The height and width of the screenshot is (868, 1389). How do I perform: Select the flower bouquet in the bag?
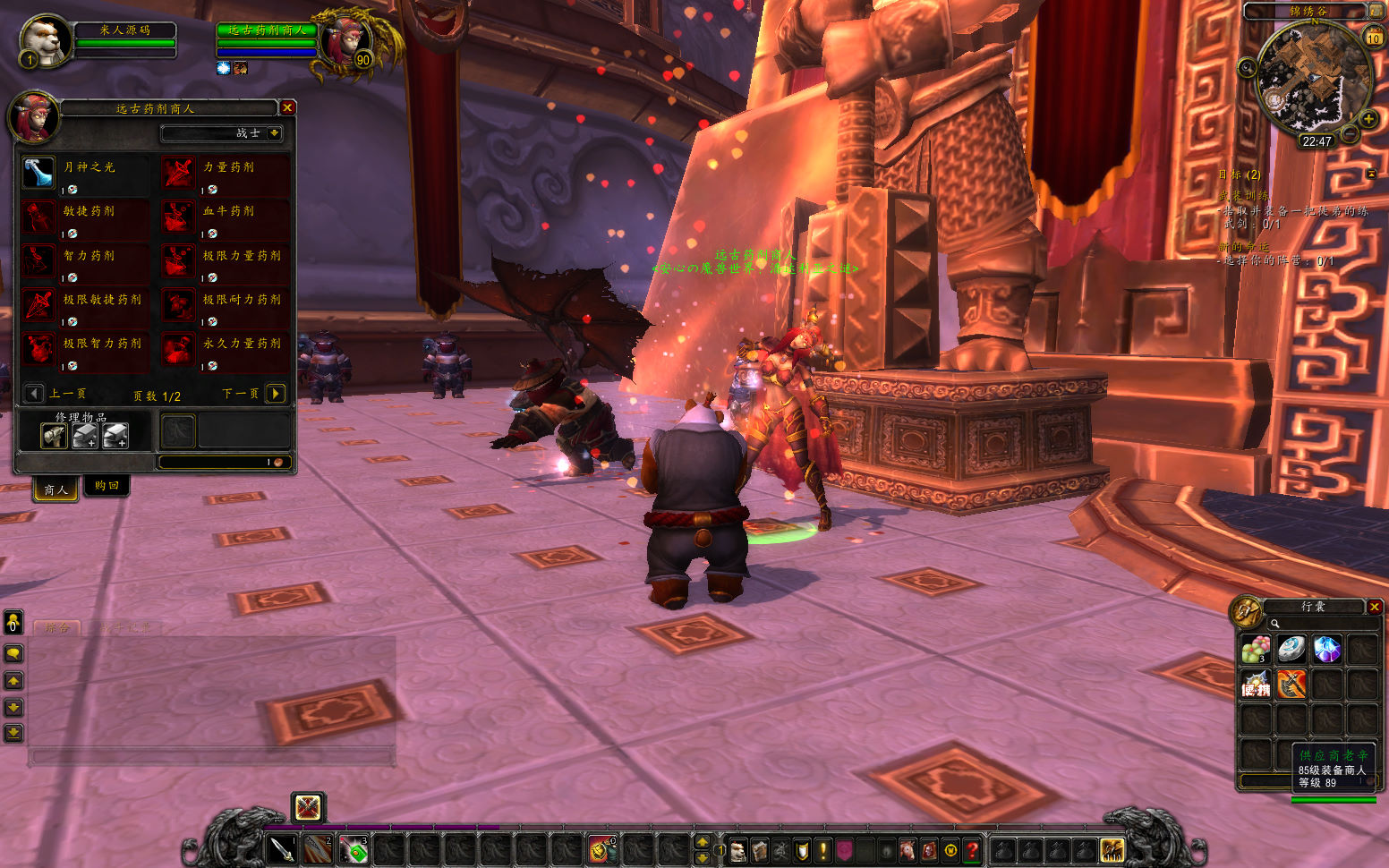tap(1256, 649)
